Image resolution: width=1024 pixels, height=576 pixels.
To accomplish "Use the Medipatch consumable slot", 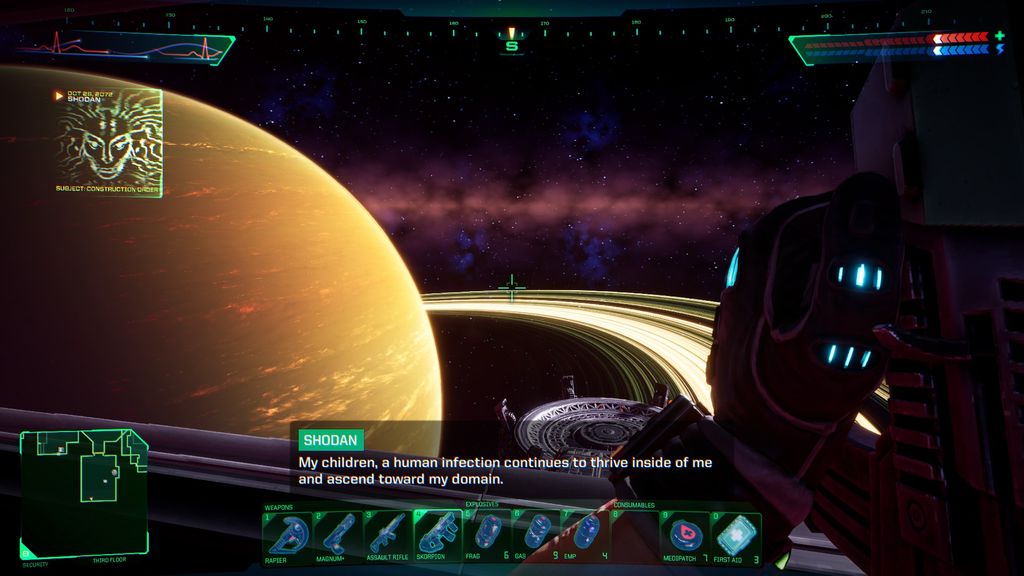I will pos(686,537).
